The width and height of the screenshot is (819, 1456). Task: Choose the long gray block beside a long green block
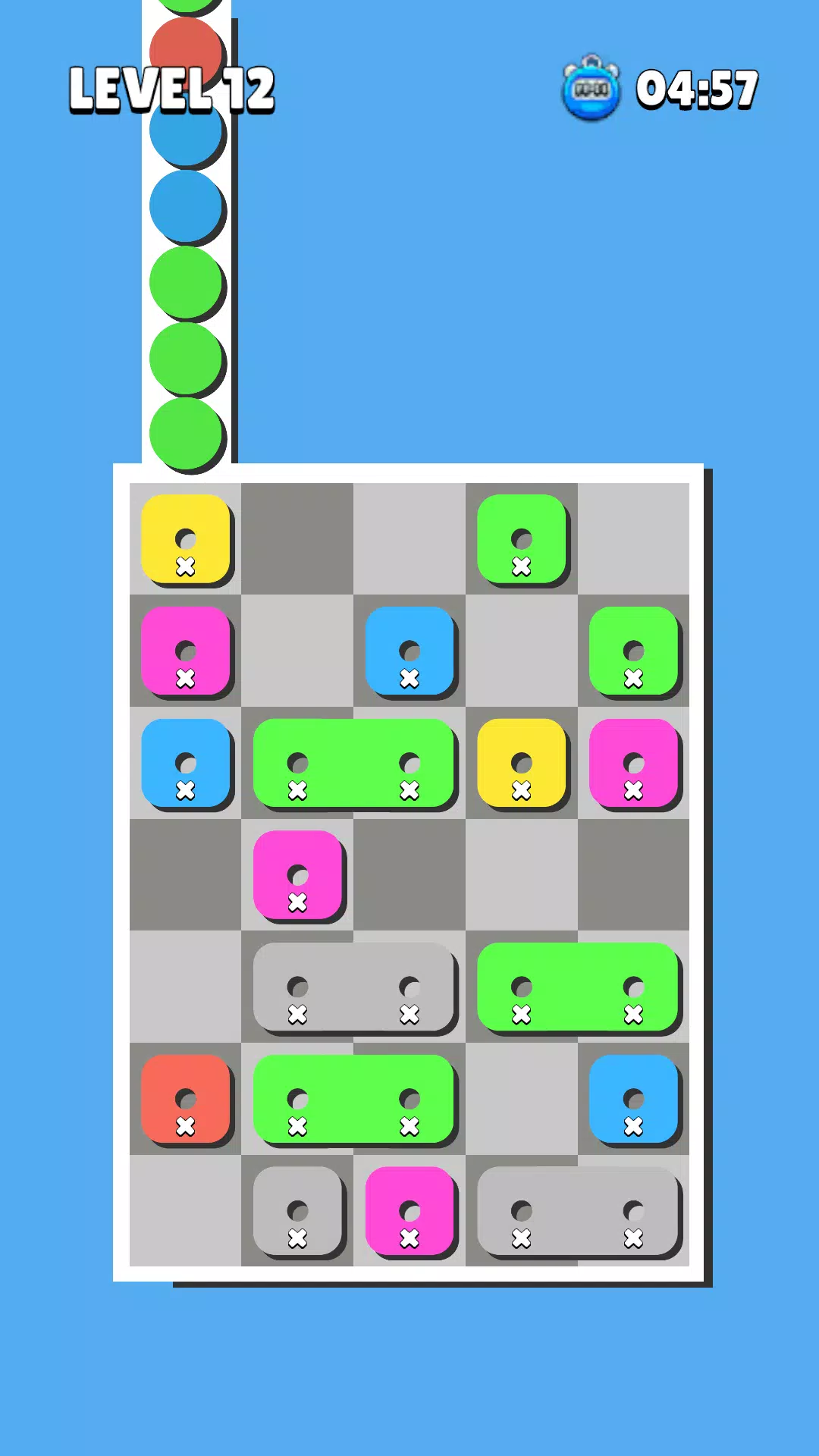pyautogui.click(x=353, y=987)
